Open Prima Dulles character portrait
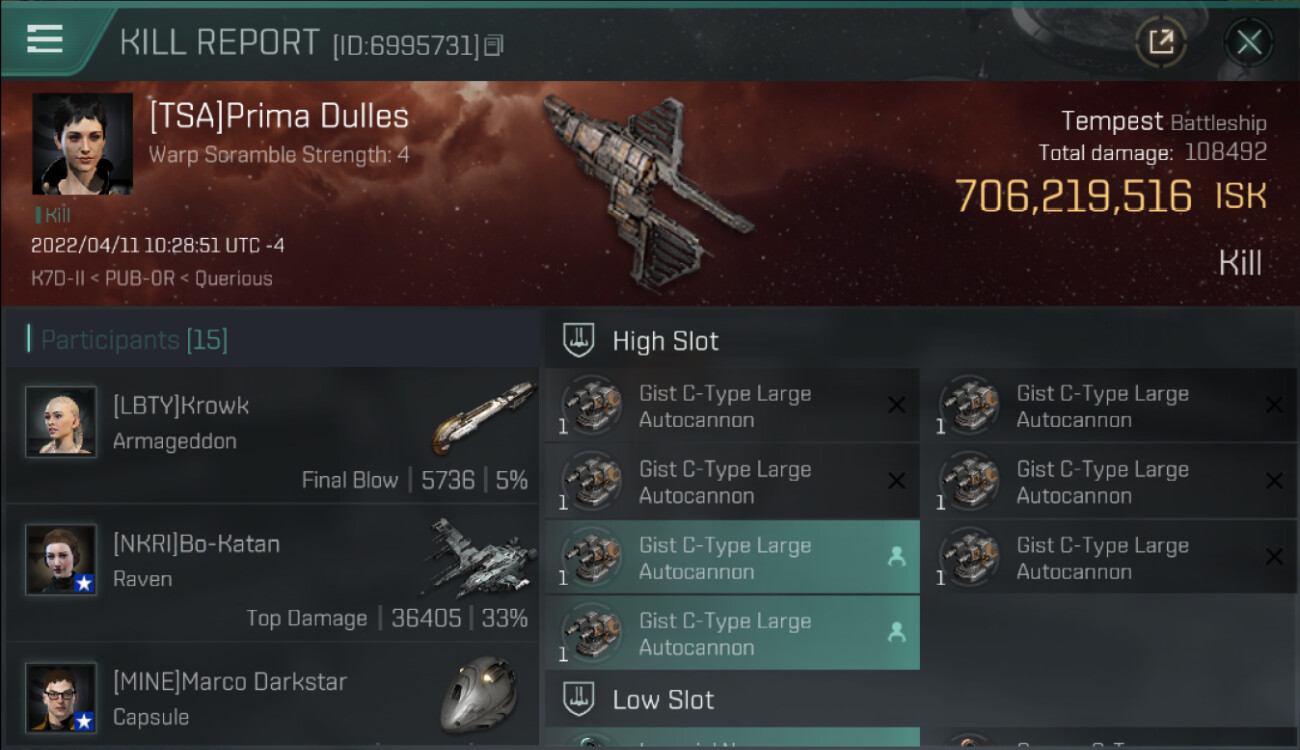Viewport: 1300px width, 750px height. tap(82, 144)
